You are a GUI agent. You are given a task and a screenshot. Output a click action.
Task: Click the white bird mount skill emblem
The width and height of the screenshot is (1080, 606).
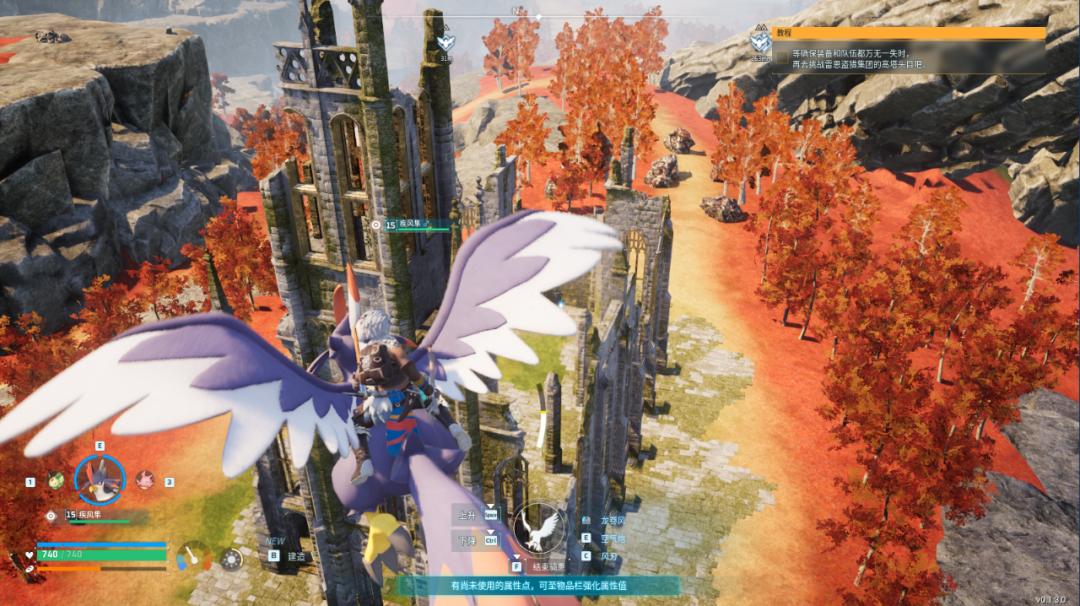click(540, 527)
